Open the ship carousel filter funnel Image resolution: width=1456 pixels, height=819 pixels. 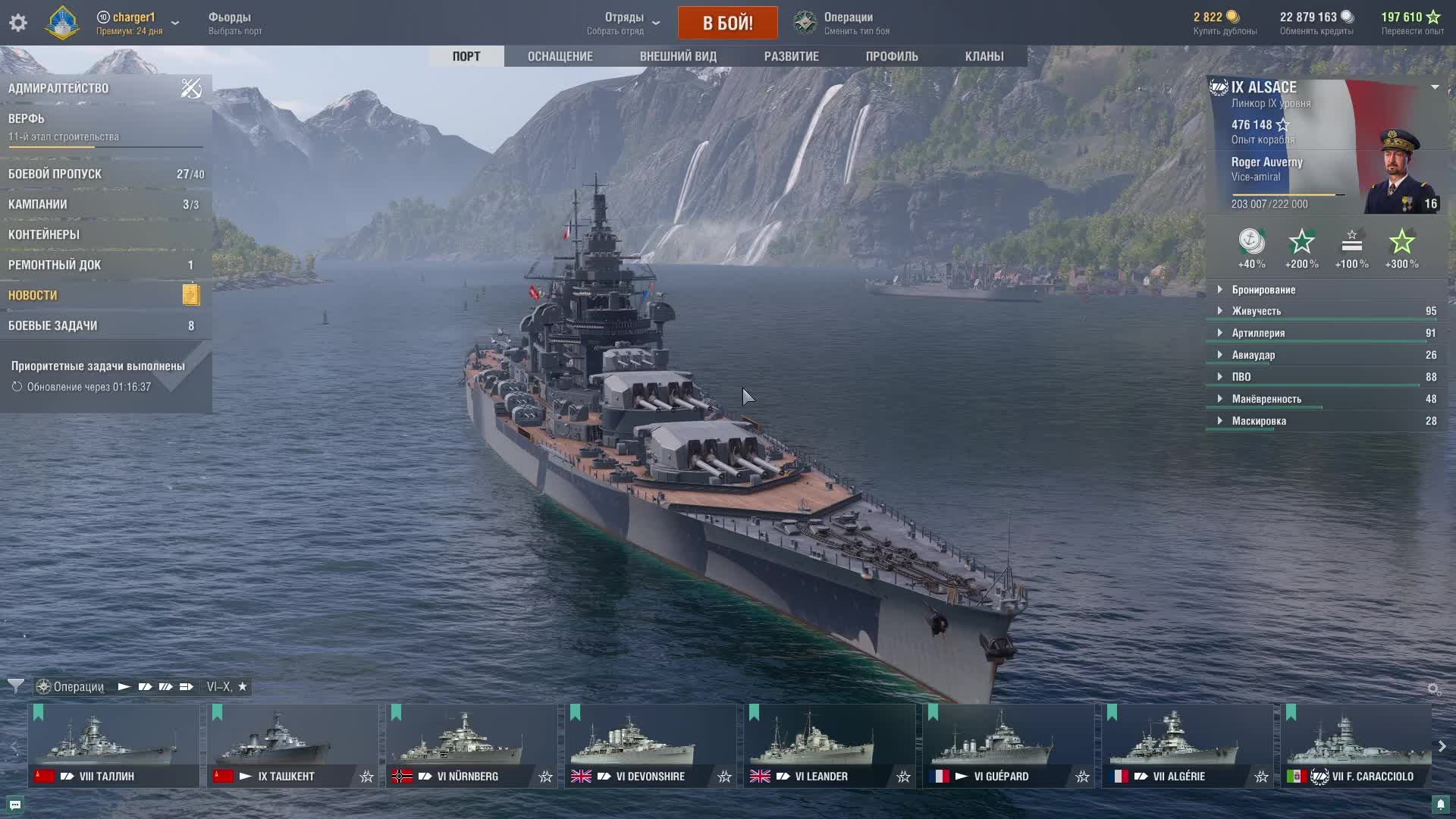pos(15,686)
